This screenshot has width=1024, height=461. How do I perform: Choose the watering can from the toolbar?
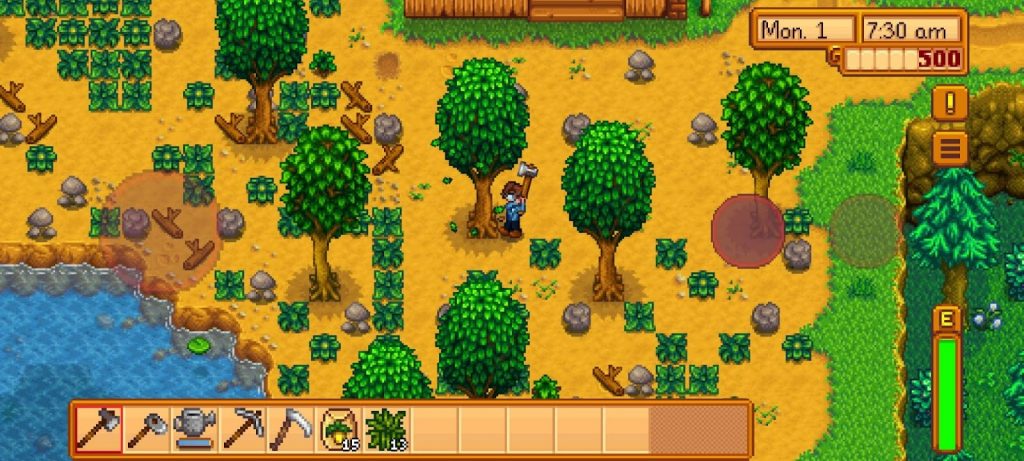coord(194,428)
